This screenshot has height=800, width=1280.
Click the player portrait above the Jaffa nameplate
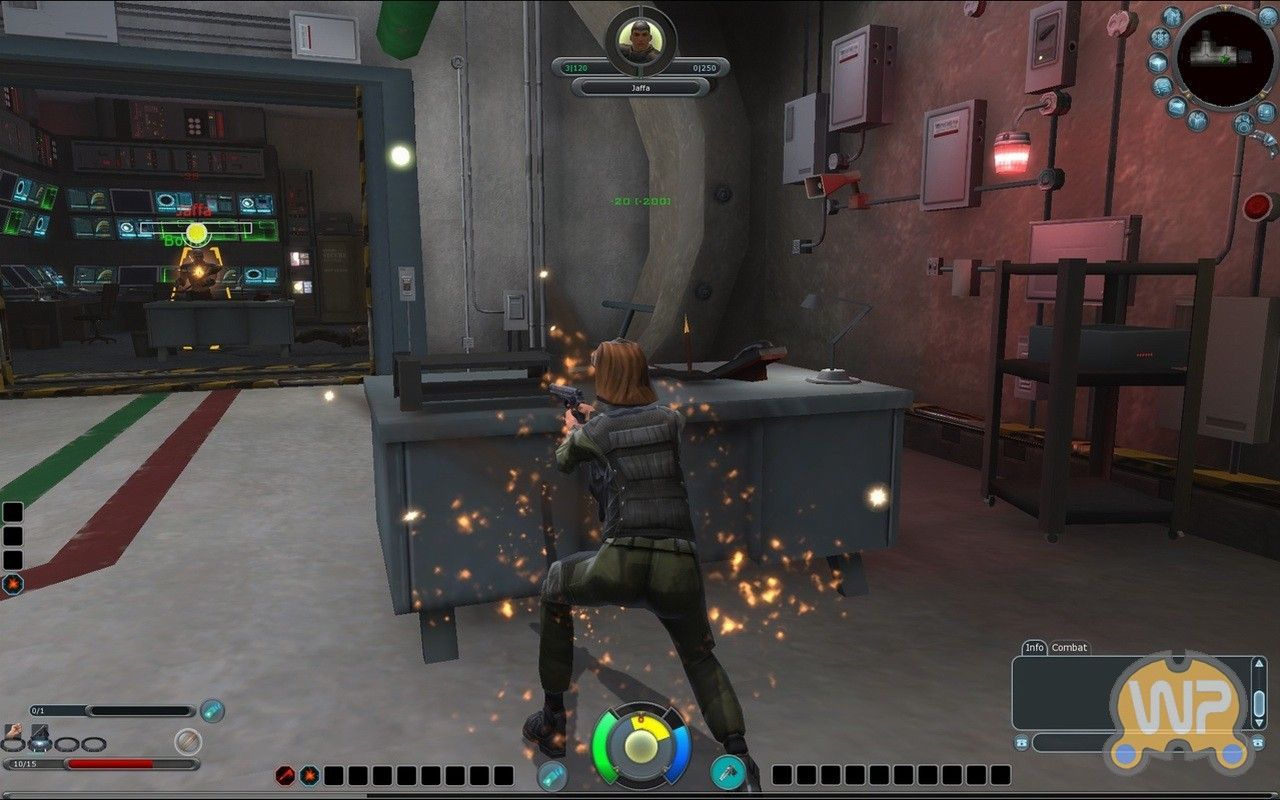(x=640, y=40)
